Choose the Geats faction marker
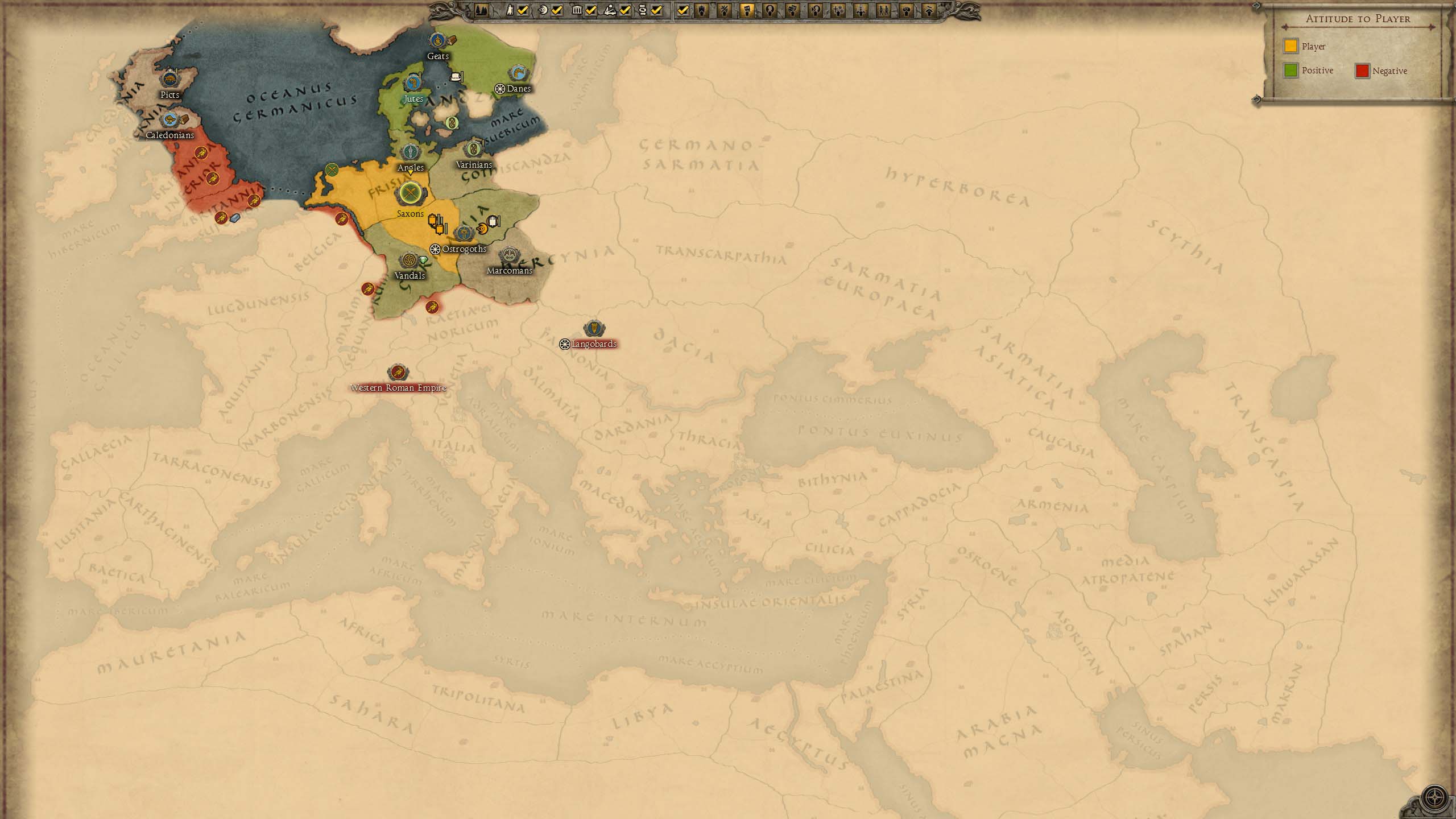 click(437, 40)
